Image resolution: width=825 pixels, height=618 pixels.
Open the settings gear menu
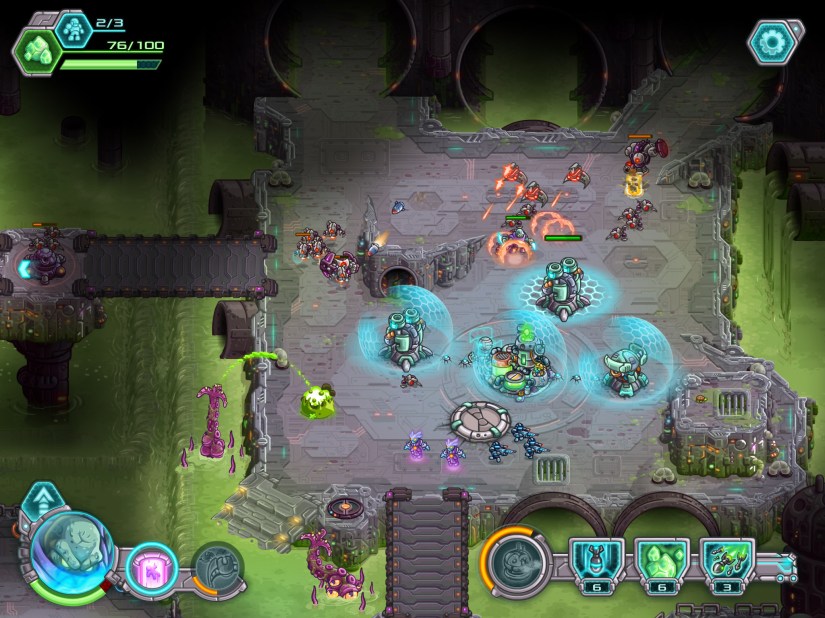point(774,40)
